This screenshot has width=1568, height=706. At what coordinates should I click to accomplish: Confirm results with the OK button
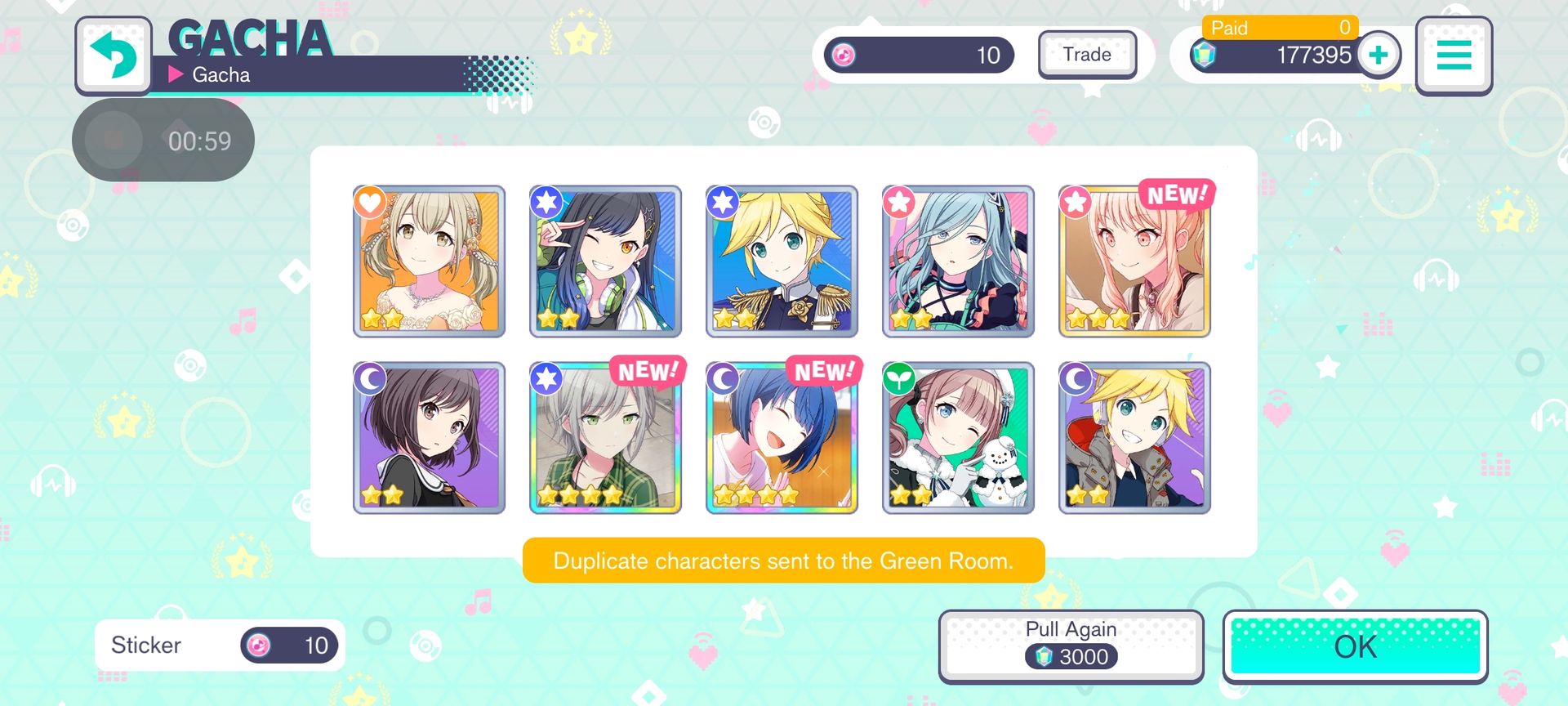click(x=1355, y=646)
